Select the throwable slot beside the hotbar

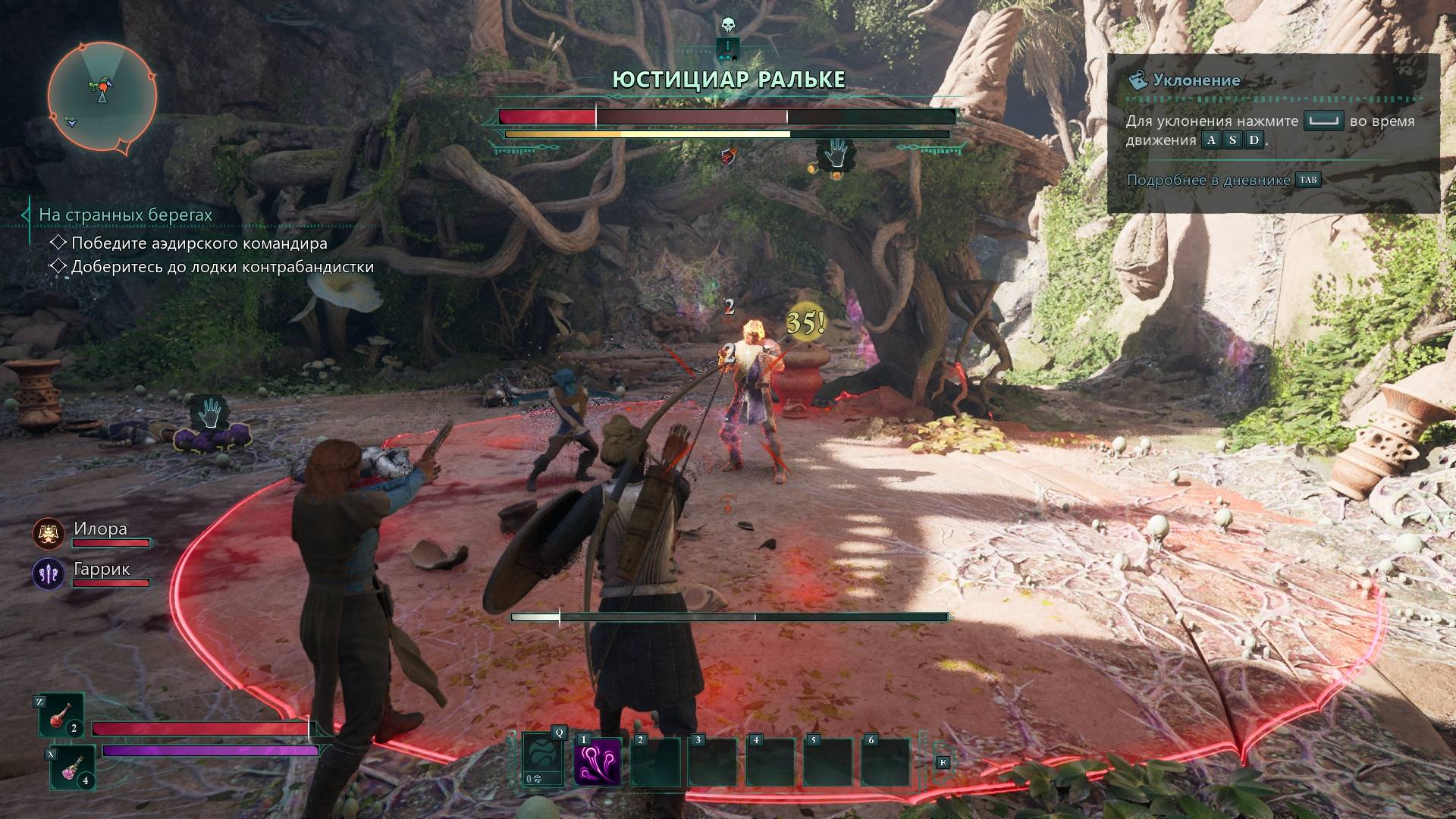click(x=543, y=759)
